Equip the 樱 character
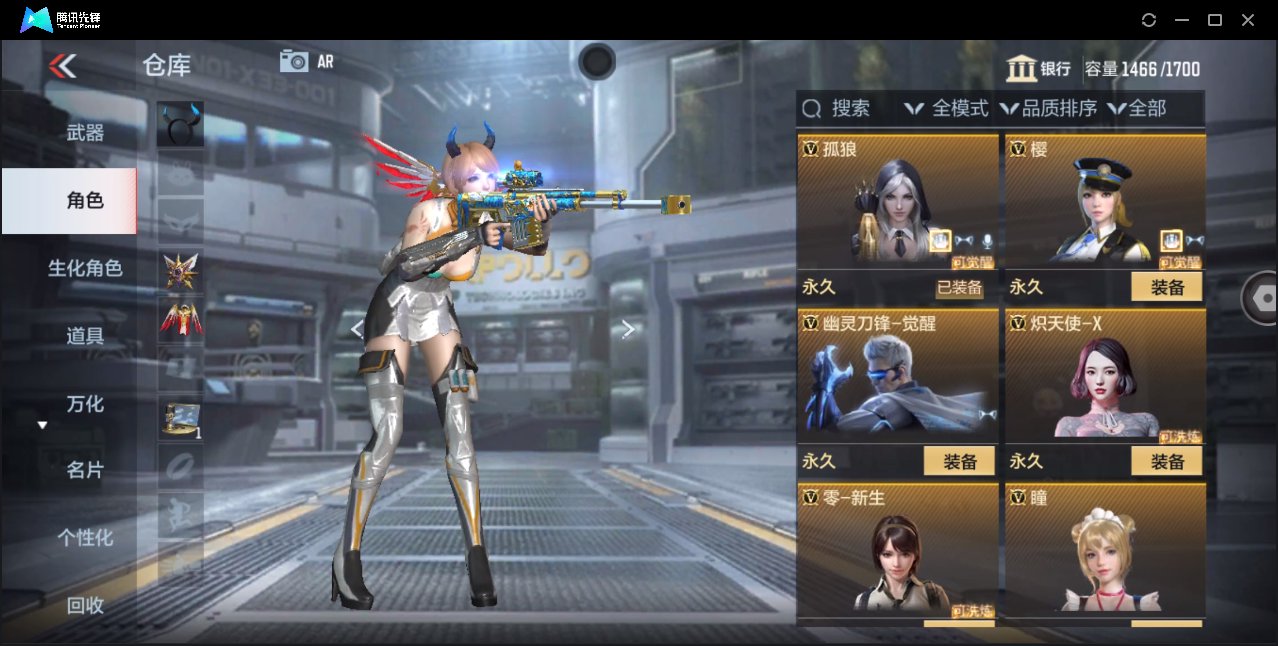This screenshot has height=646, width=1278. [1166, 287]
